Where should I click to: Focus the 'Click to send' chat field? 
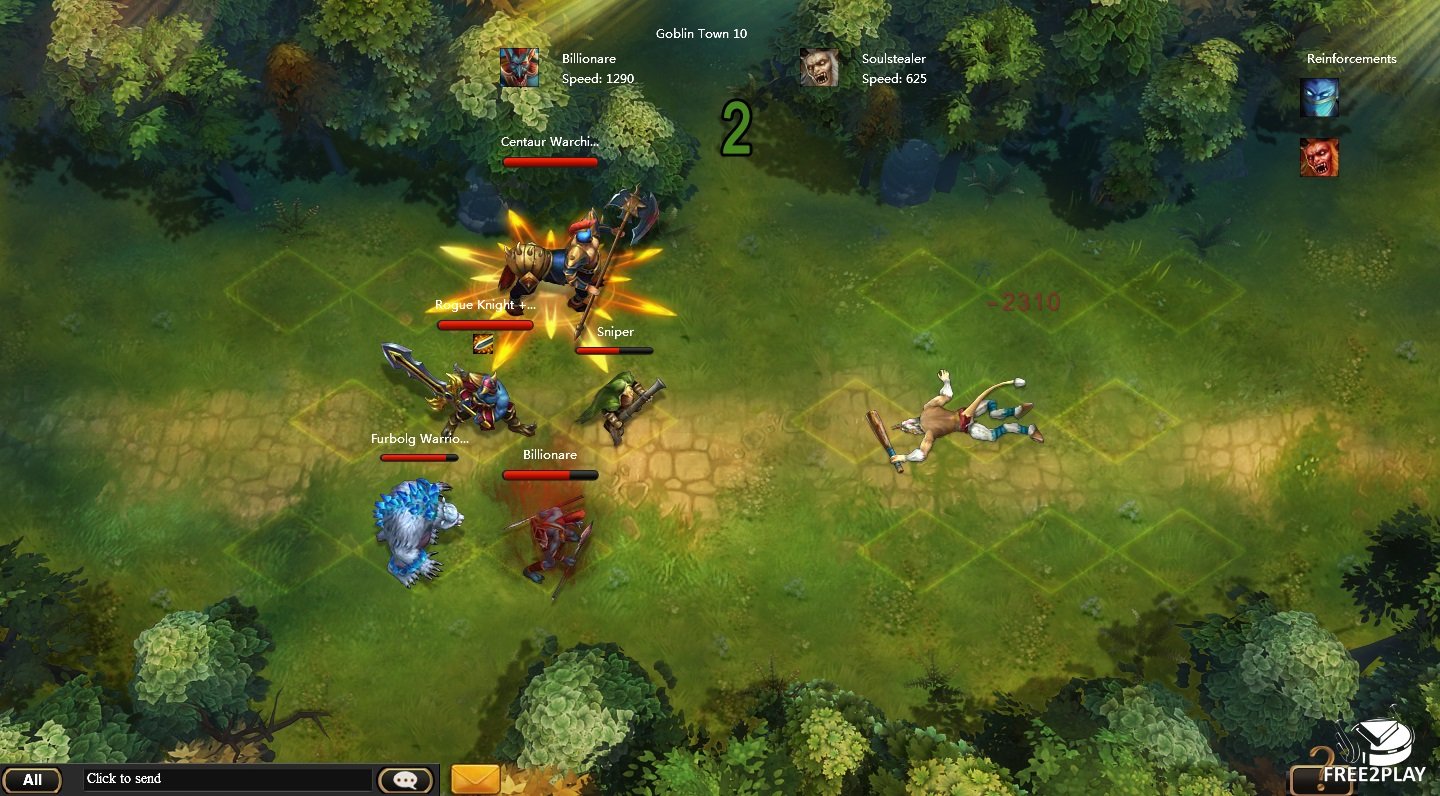click(227, 779)
